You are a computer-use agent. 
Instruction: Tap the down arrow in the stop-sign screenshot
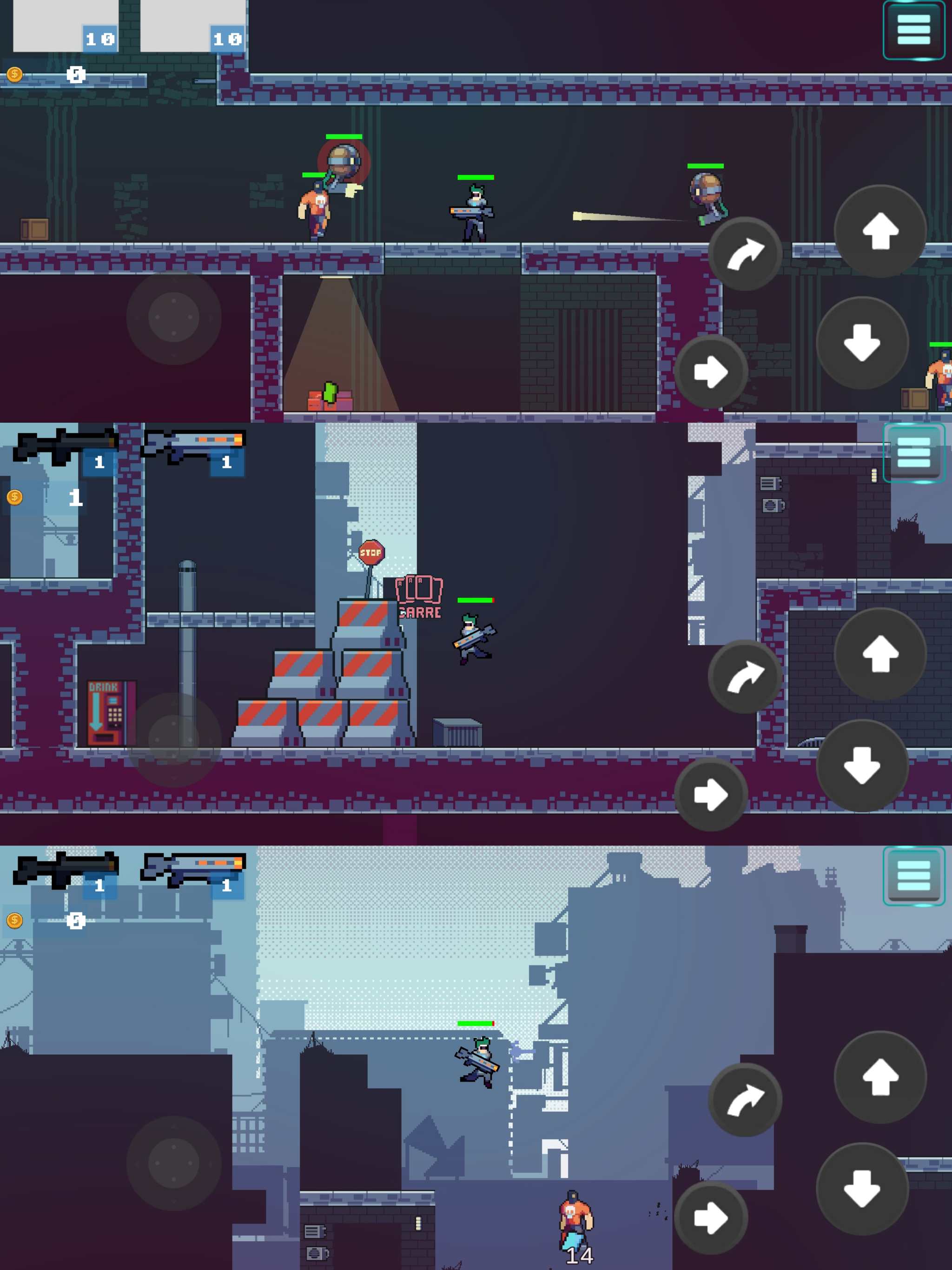point(862,765)
